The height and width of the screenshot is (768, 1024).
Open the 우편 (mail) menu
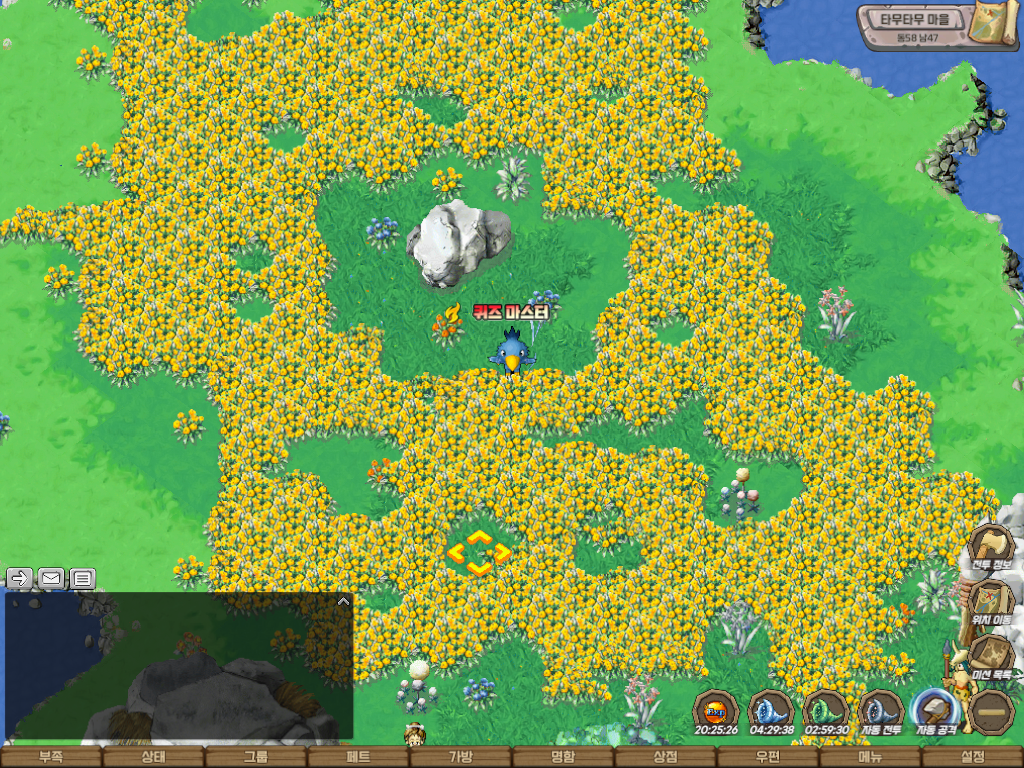click(x=768, y=758)
